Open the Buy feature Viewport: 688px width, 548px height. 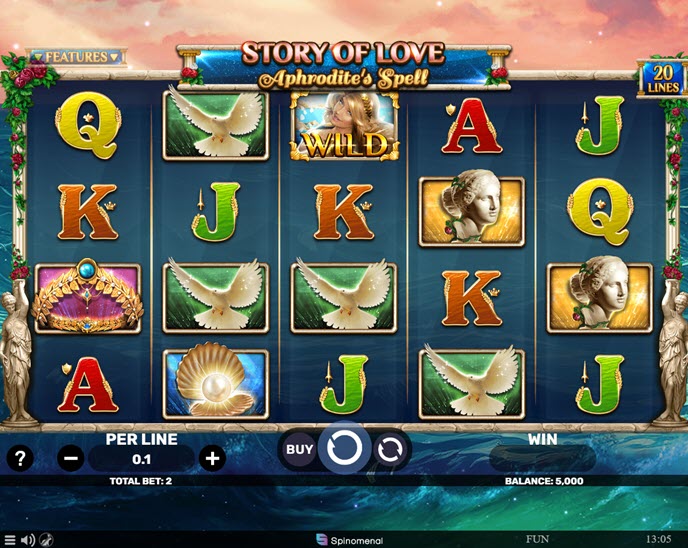300,449
